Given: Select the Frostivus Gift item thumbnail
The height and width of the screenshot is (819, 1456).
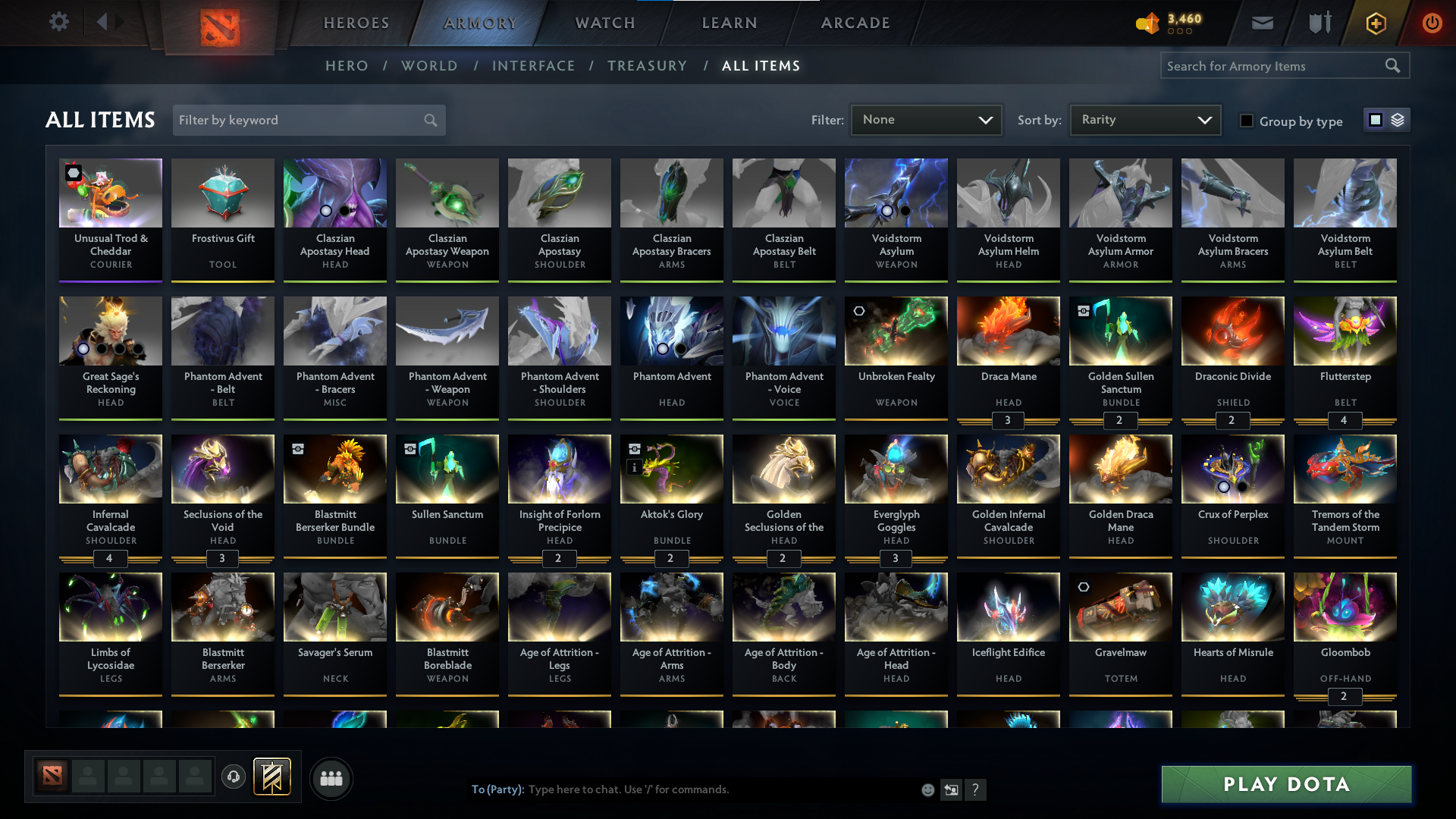Looking at the screenshot, I should pos(222,193).
